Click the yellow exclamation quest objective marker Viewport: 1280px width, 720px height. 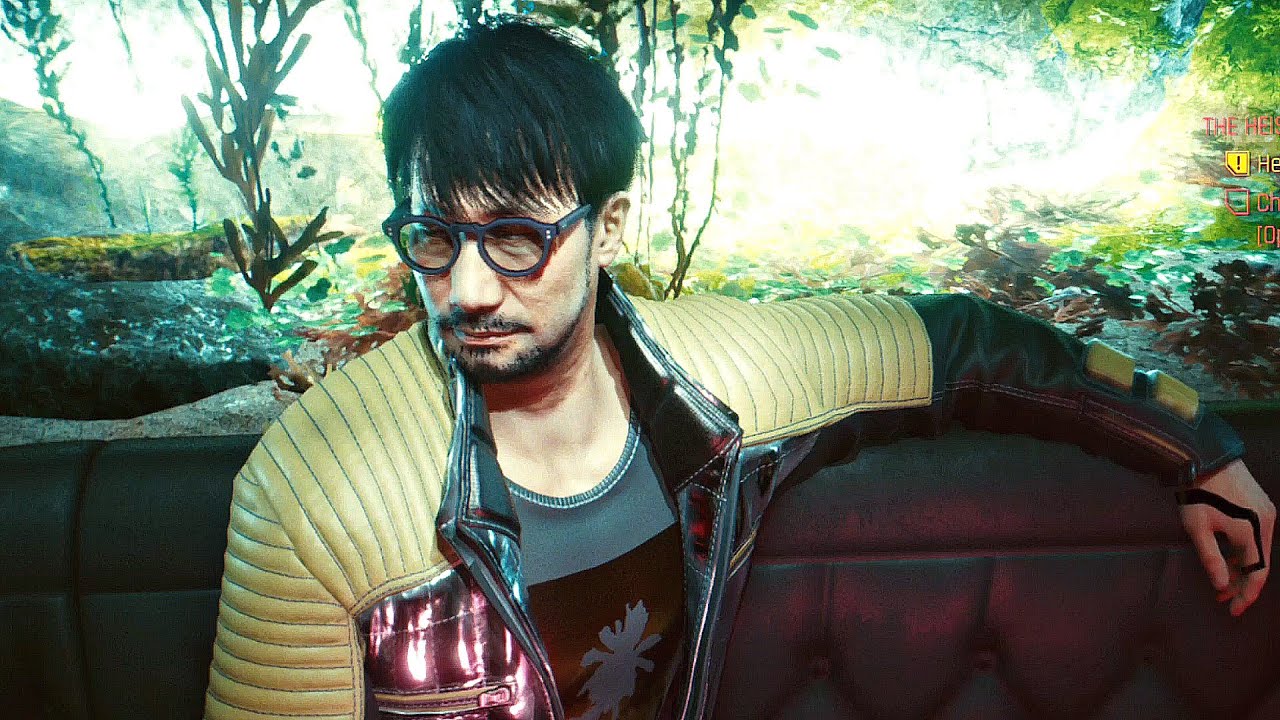pos(1237,163)
